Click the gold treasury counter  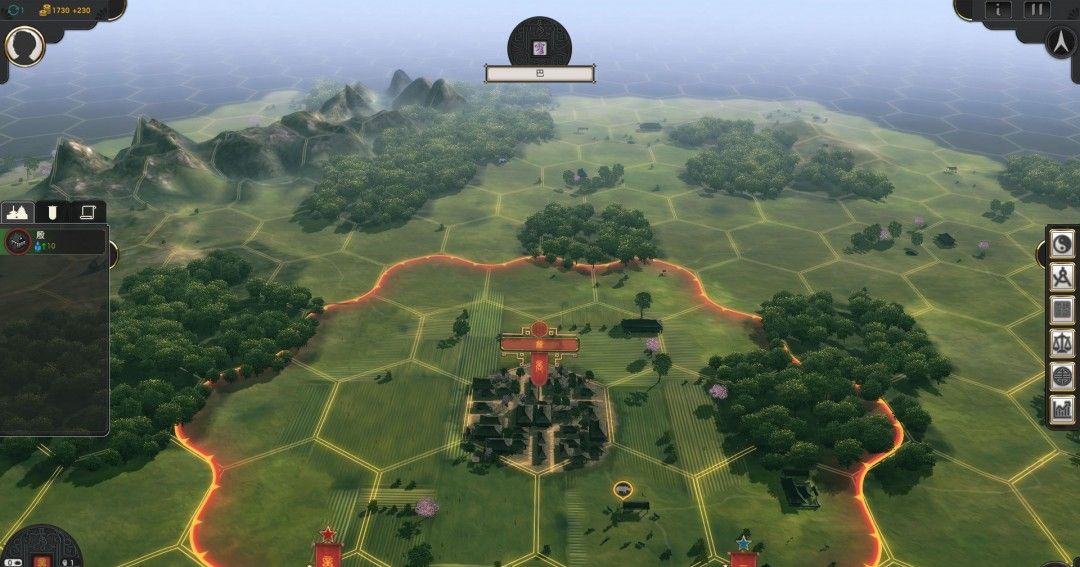64,9
